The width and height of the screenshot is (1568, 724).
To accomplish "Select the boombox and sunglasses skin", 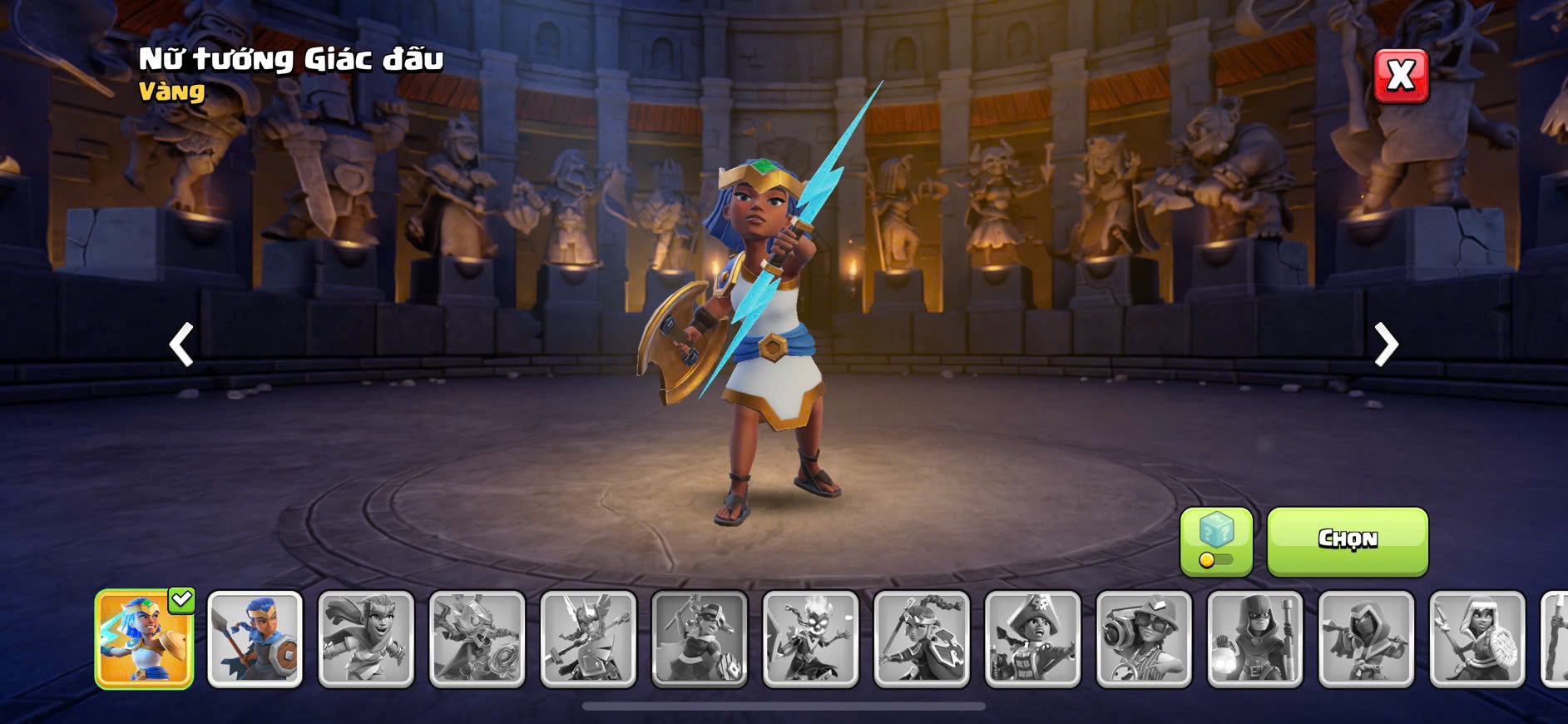I will (x=1144, y=639).
